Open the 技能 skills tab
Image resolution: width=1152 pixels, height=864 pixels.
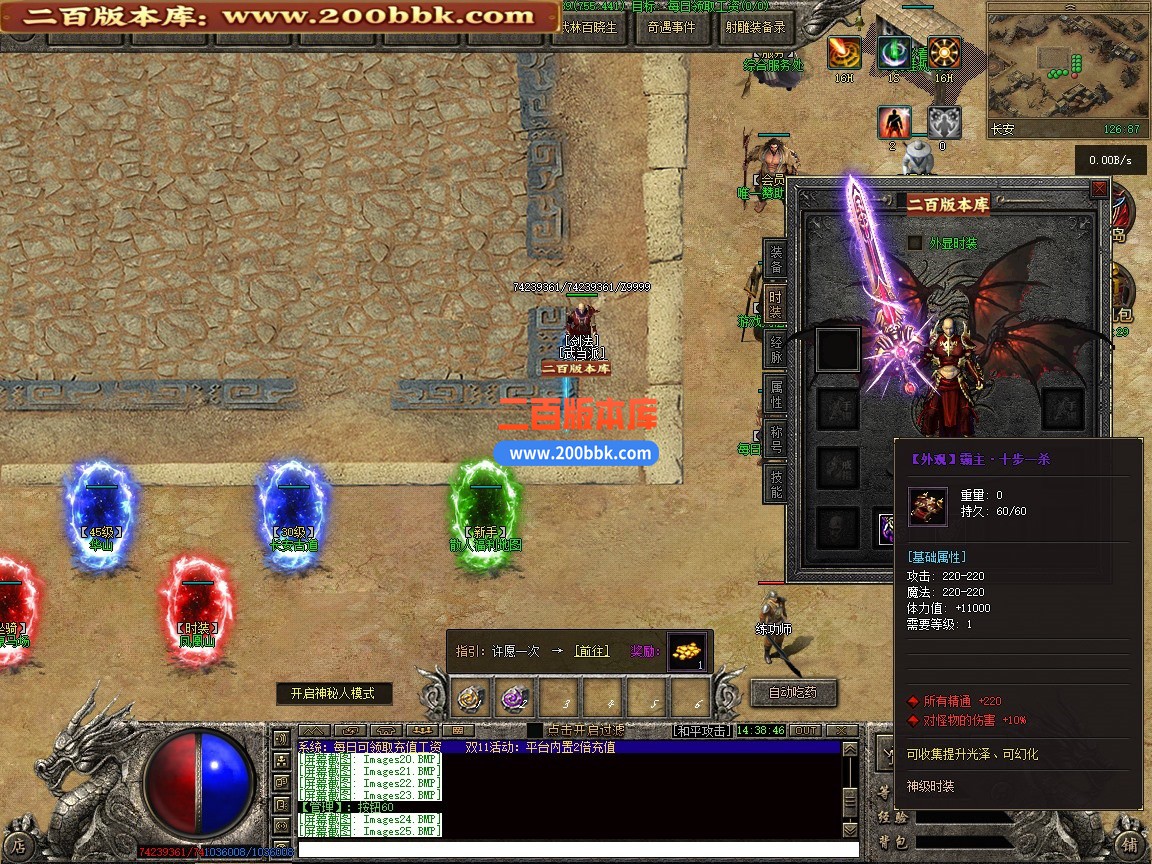click(x=776, y=483)
